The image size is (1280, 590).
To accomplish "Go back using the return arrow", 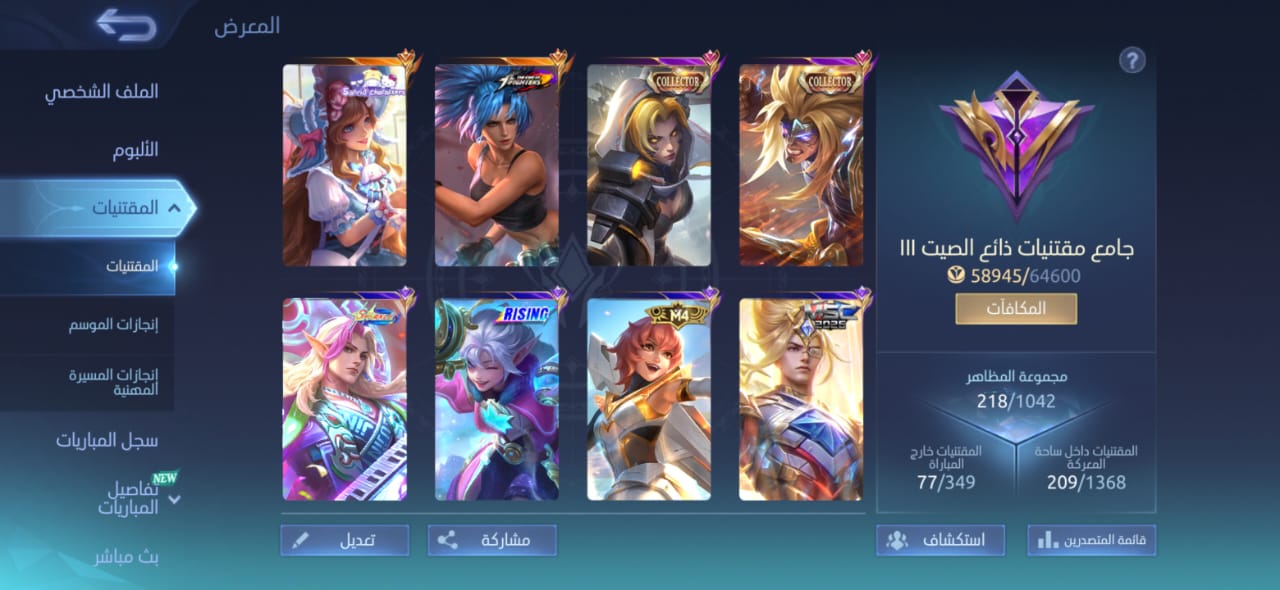I will pyautogui.click(x=127, y=25).
